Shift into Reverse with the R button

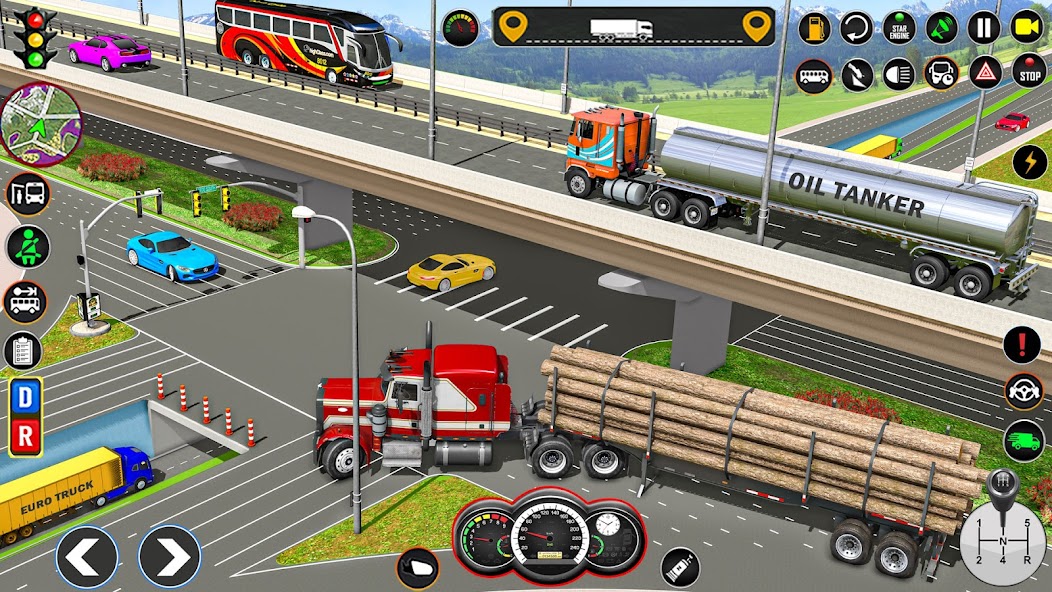pos(25,437)
